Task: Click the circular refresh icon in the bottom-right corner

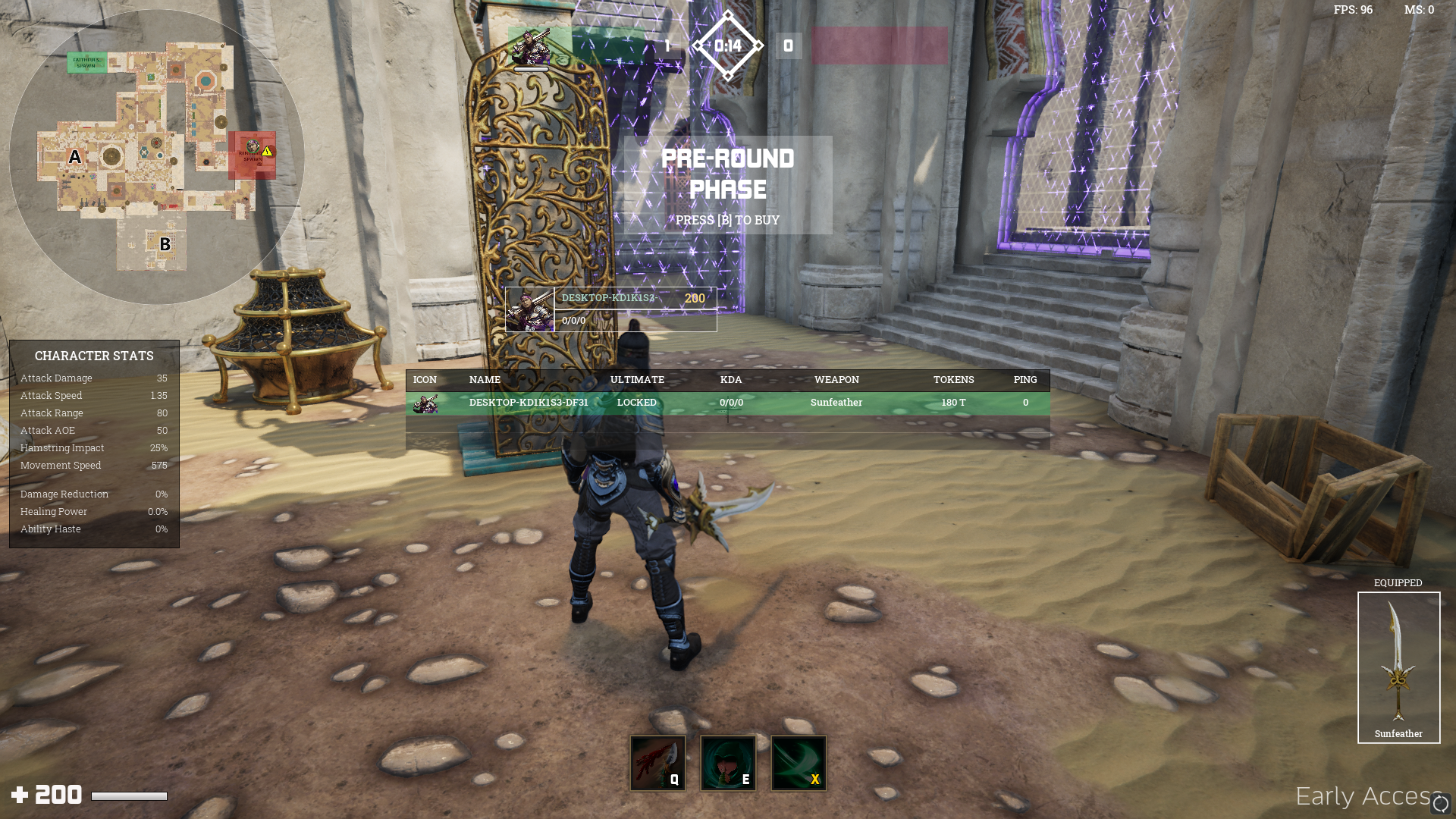Action: tap(1440, 802)
